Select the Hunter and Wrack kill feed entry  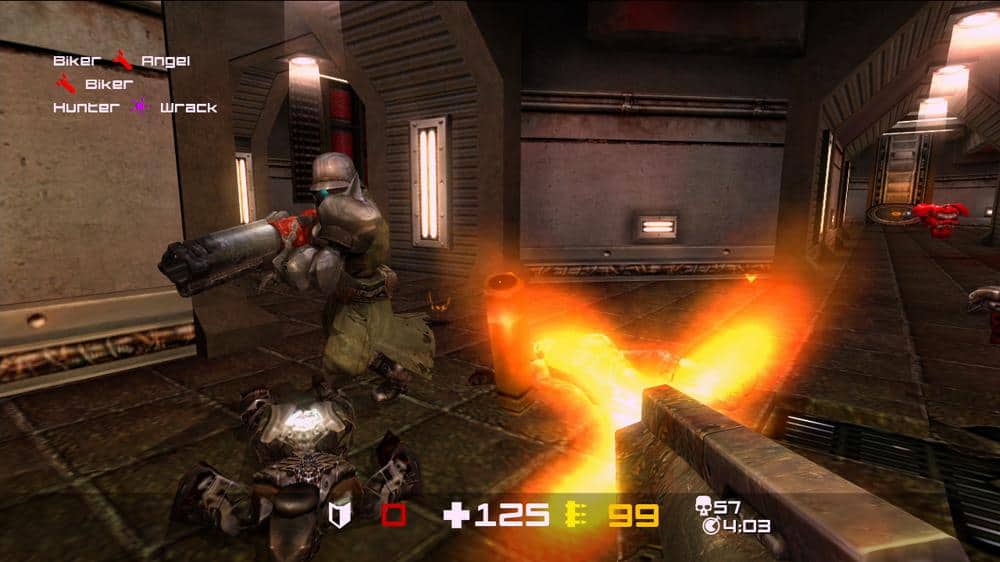click(x=135, y=107)
